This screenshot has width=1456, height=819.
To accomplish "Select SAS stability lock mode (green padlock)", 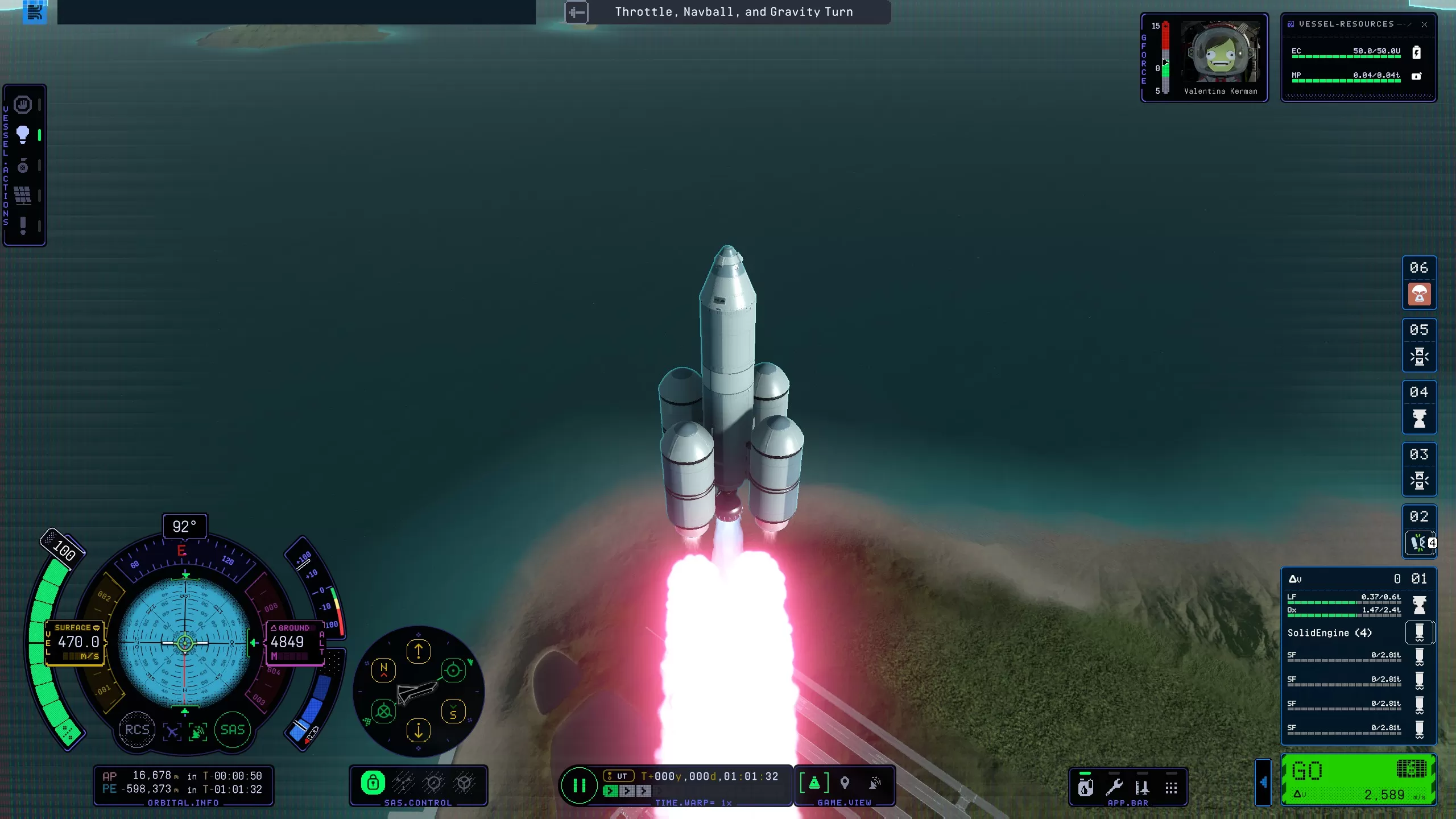I will tap(373, 783).
